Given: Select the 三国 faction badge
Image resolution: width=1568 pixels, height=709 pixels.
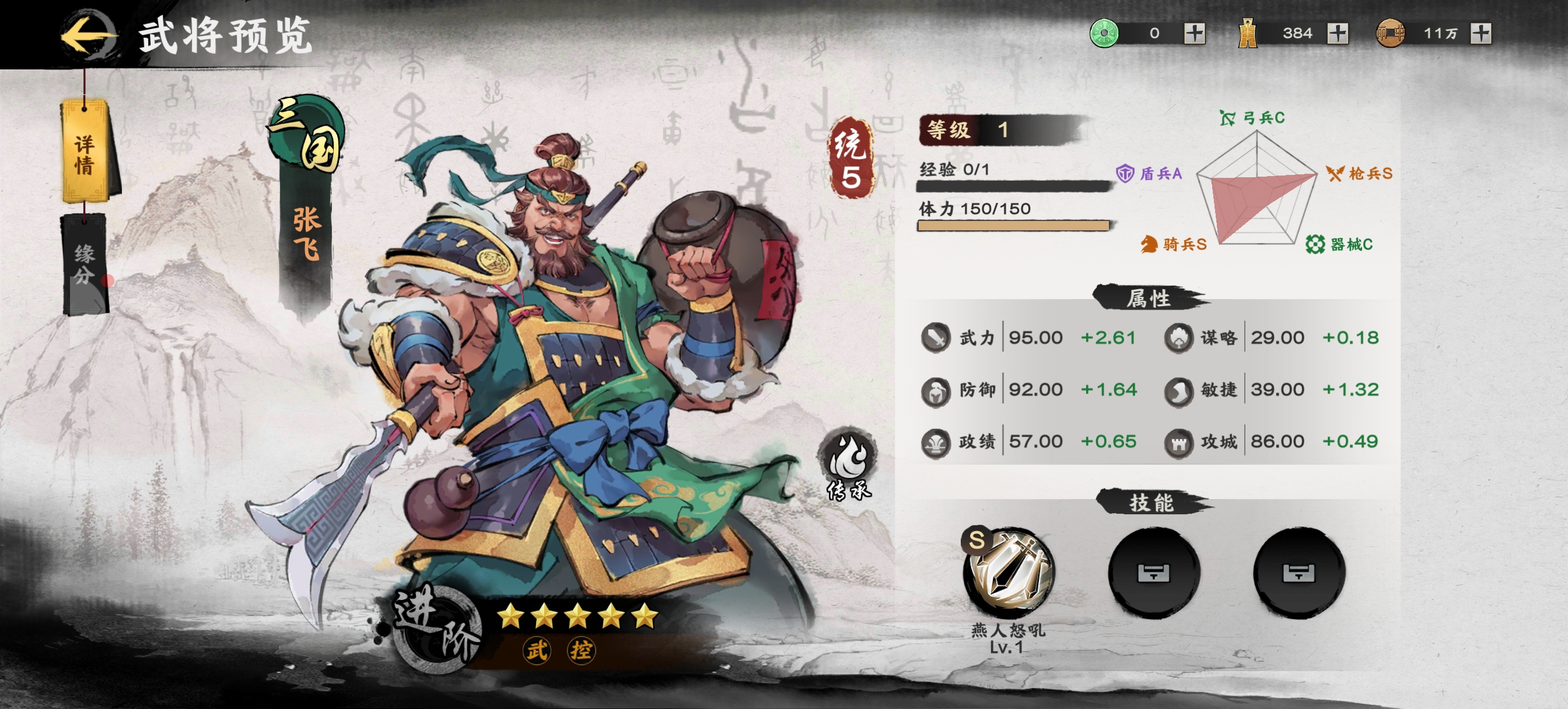Looking at the screenshot, I should point(307,137).
